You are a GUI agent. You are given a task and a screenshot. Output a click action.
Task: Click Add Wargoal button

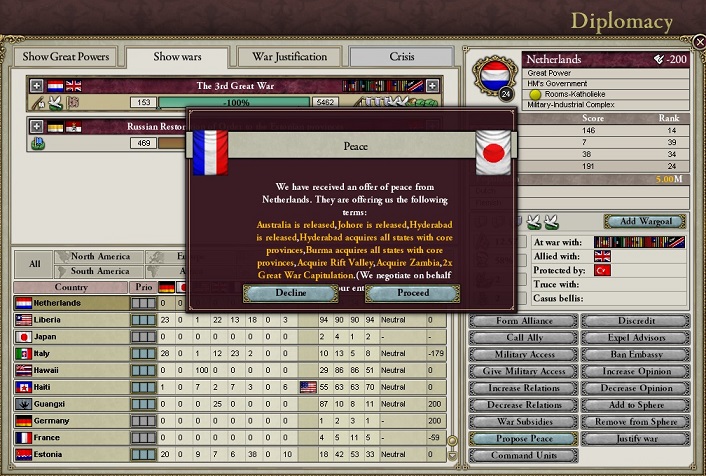644,221
